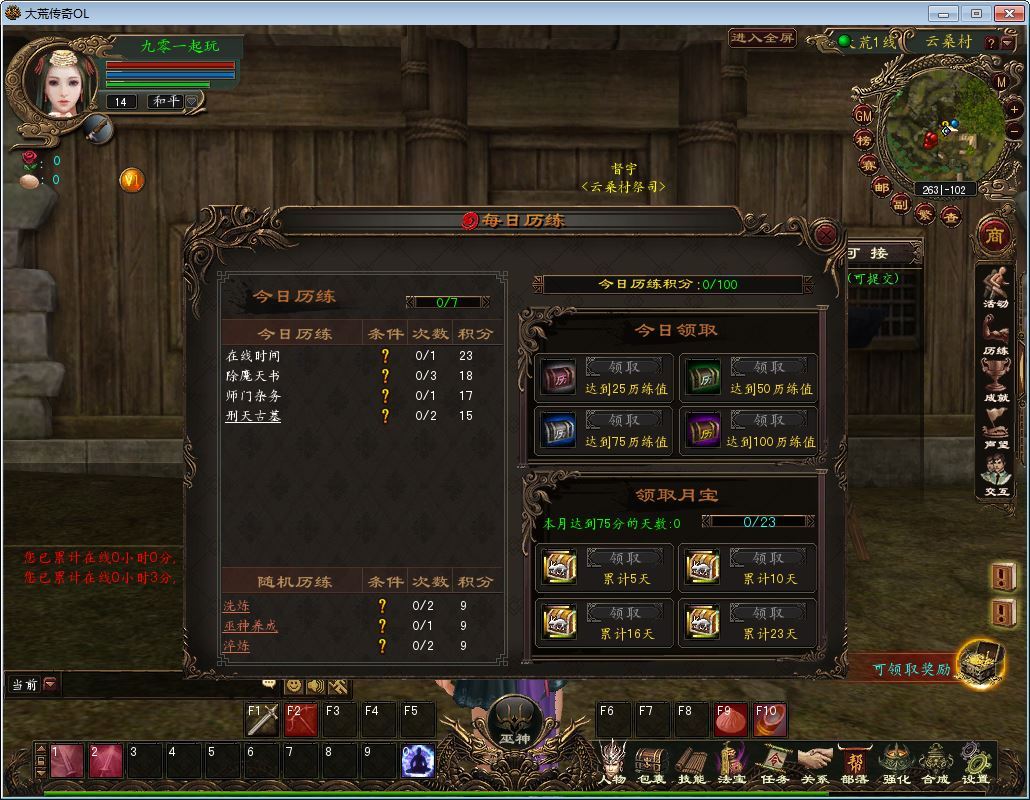1030x800 pixels.
Task: Select the 洗炼 random training link
Action: tap(237, 606)
